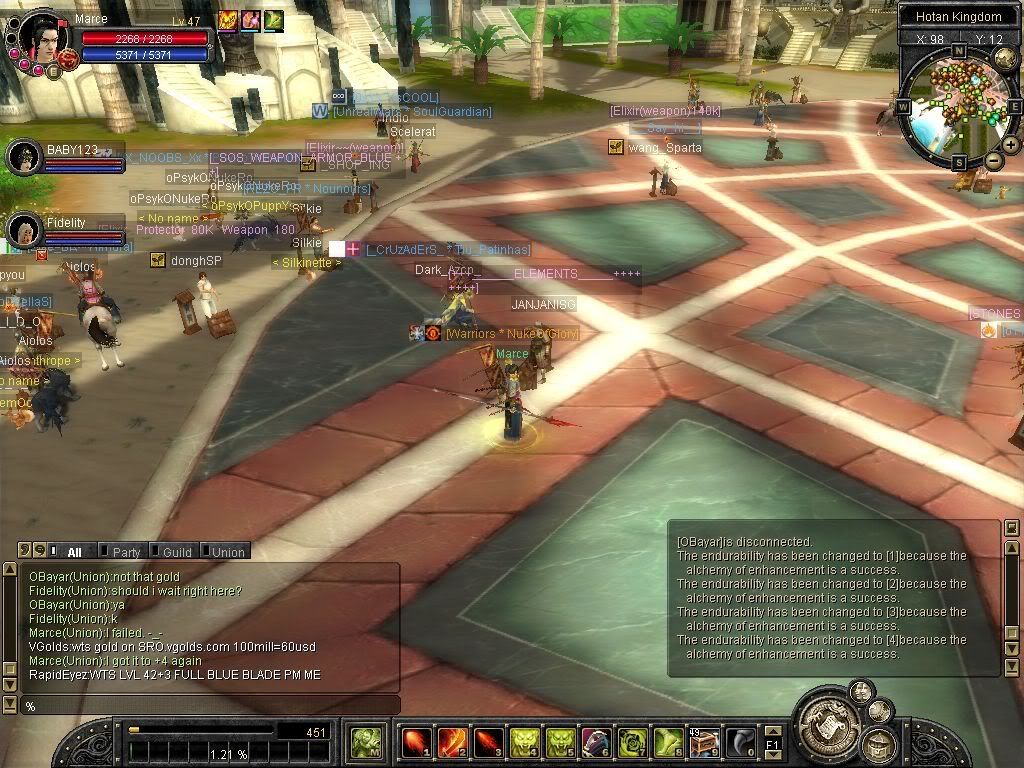
Task: Zoom in the minimap with plus button
Action: 1011,145
